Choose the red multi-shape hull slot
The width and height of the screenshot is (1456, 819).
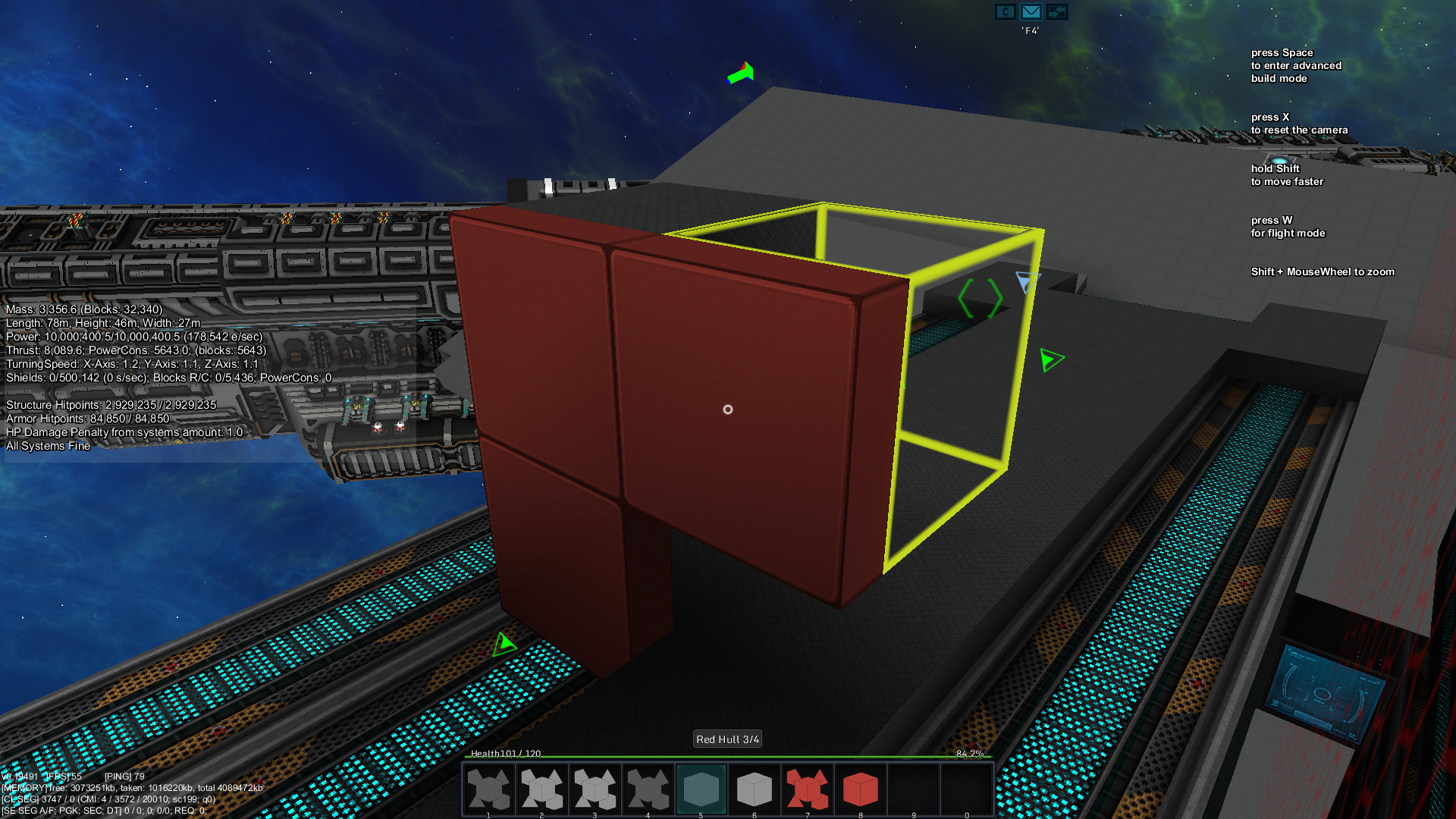pyautogui.click(x=807, y=789)
